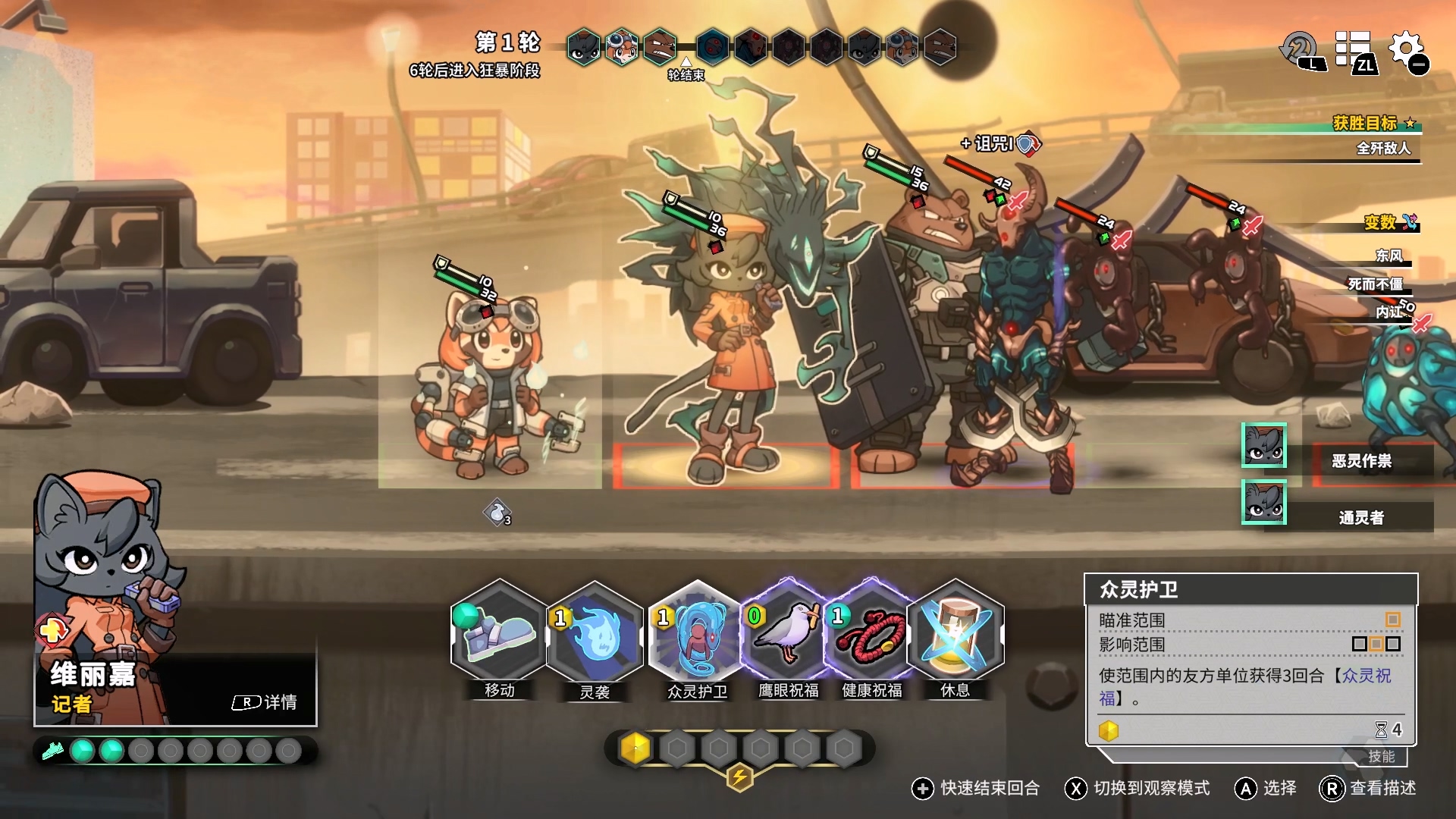Show the 东风 modifier

tap(1389, 256)
